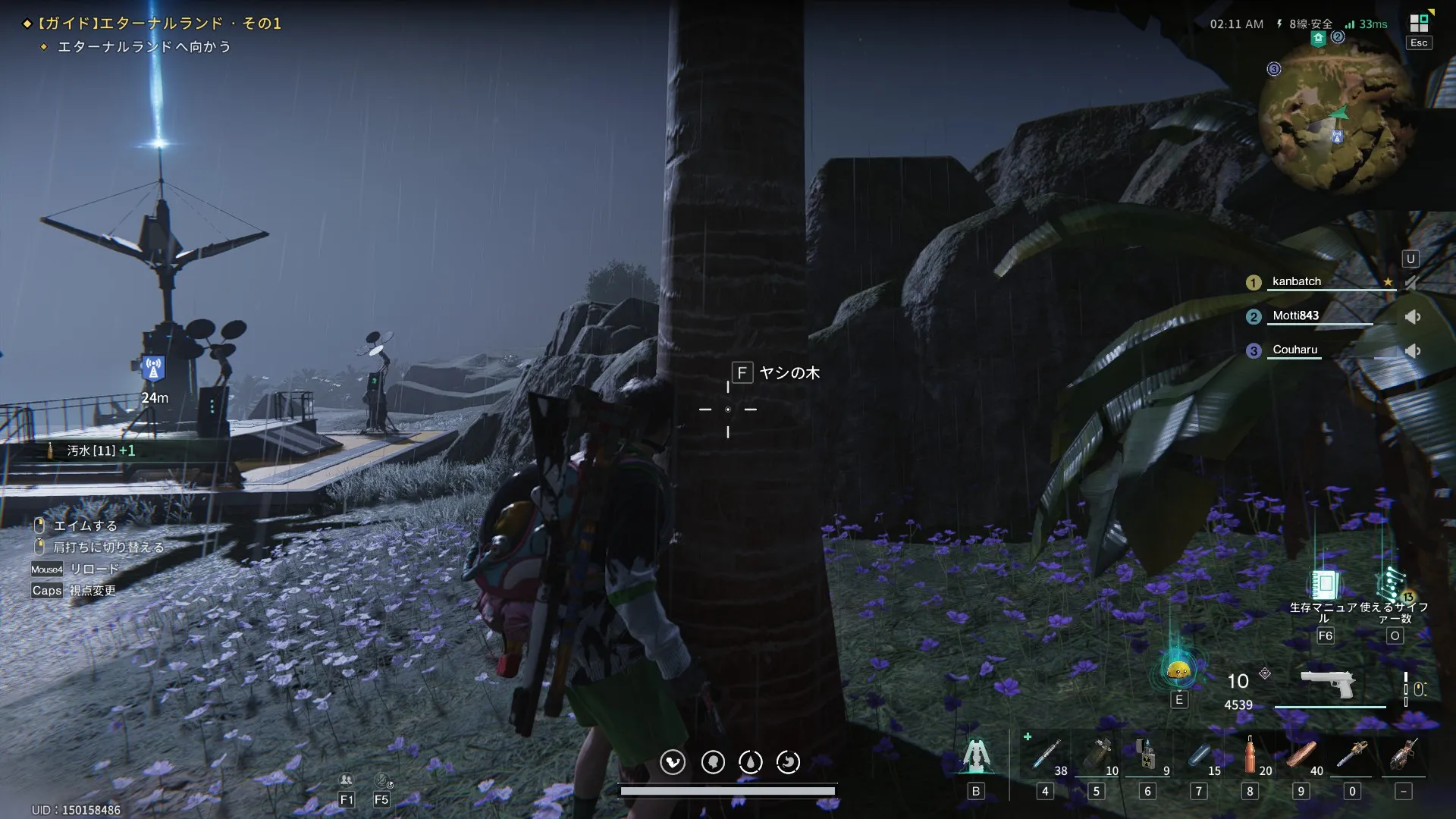Open the 使えるサイファー数 cipher icon
Viewport: 1456px width, 819px height.
tap(1393, 585)
